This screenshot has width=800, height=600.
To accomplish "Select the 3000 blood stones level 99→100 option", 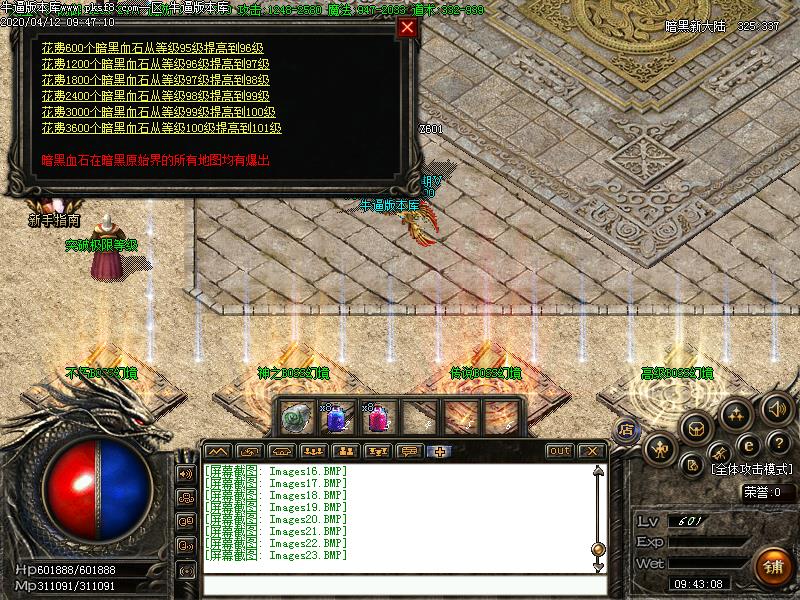I will [x=158, y=112].
